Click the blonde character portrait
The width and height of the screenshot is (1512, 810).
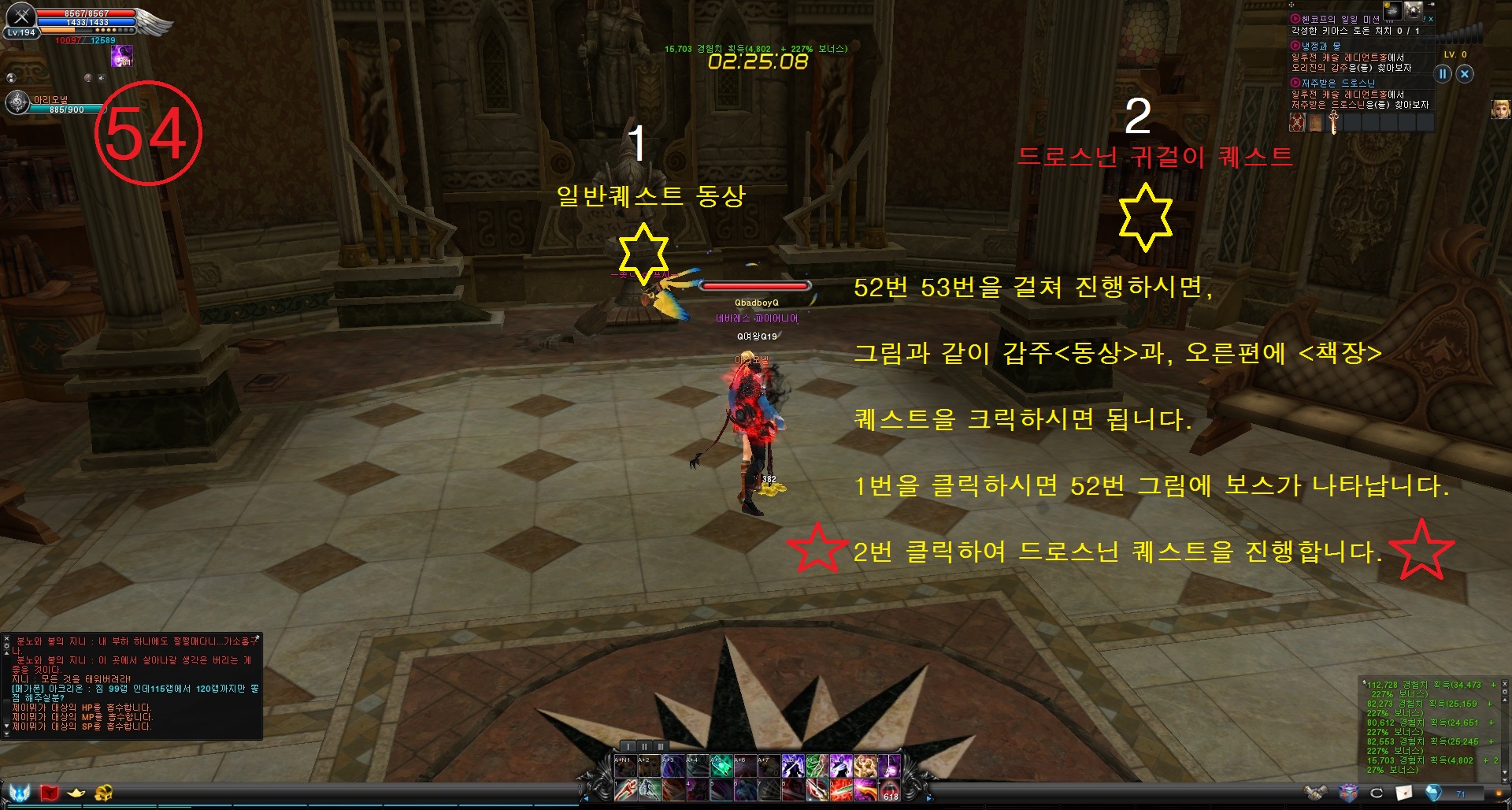pyautogui.click(x=1500, y=109)
